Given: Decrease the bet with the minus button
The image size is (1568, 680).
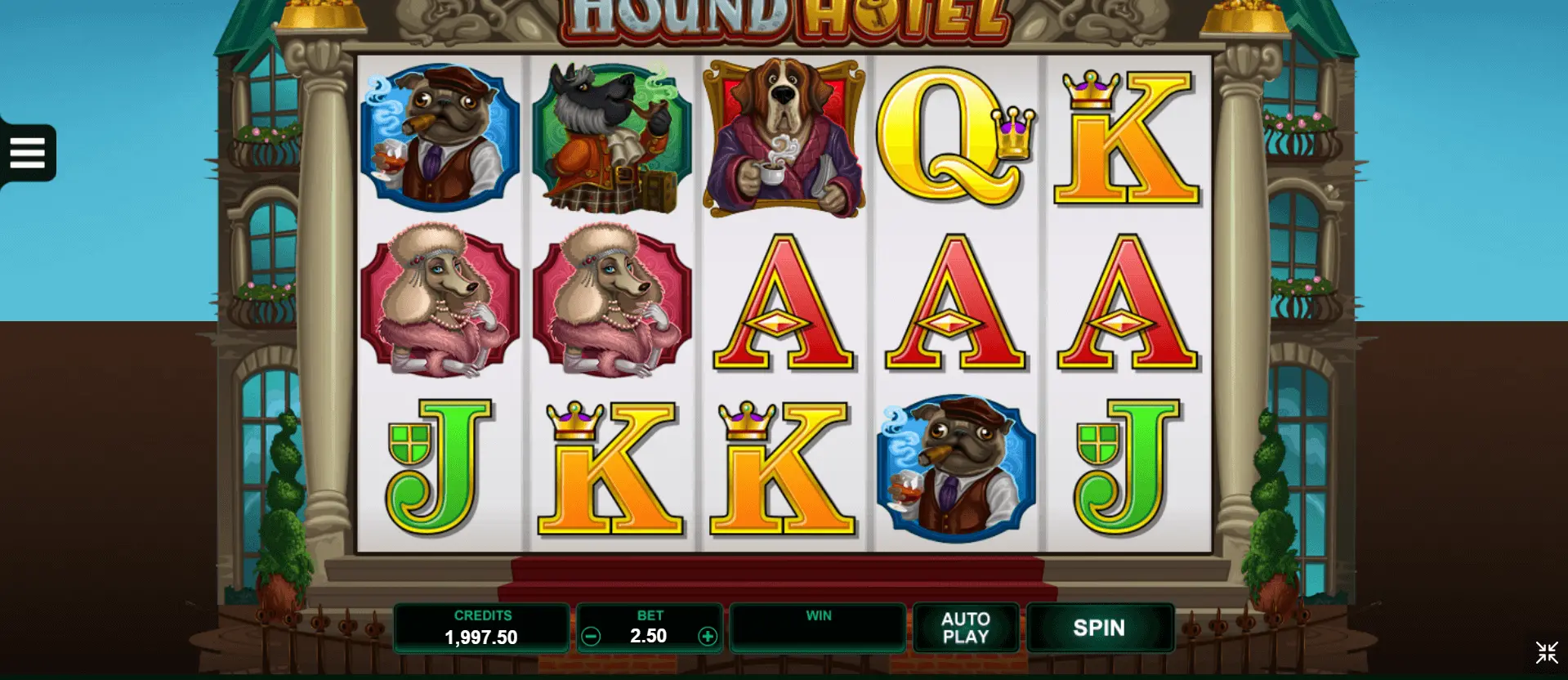Looking at the screenshot, I should [591, 637].
